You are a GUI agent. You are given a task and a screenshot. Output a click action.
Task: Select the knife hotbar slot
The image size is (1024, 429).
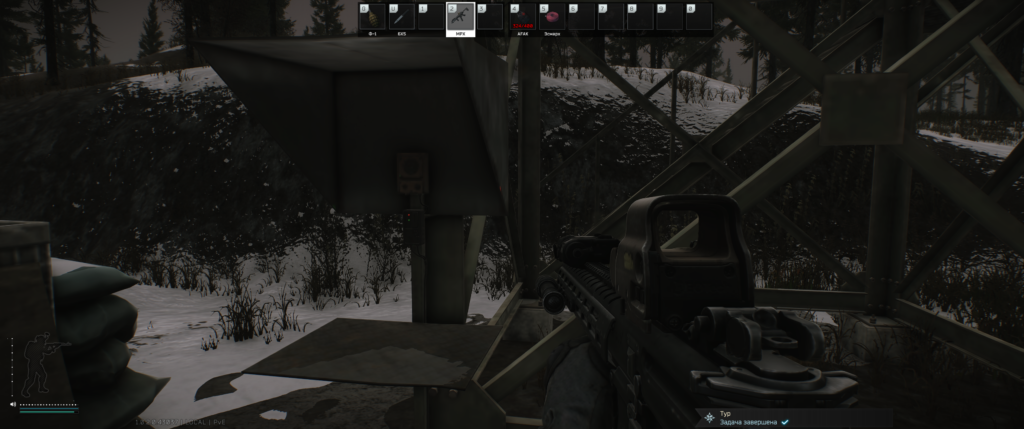[401, 17]
